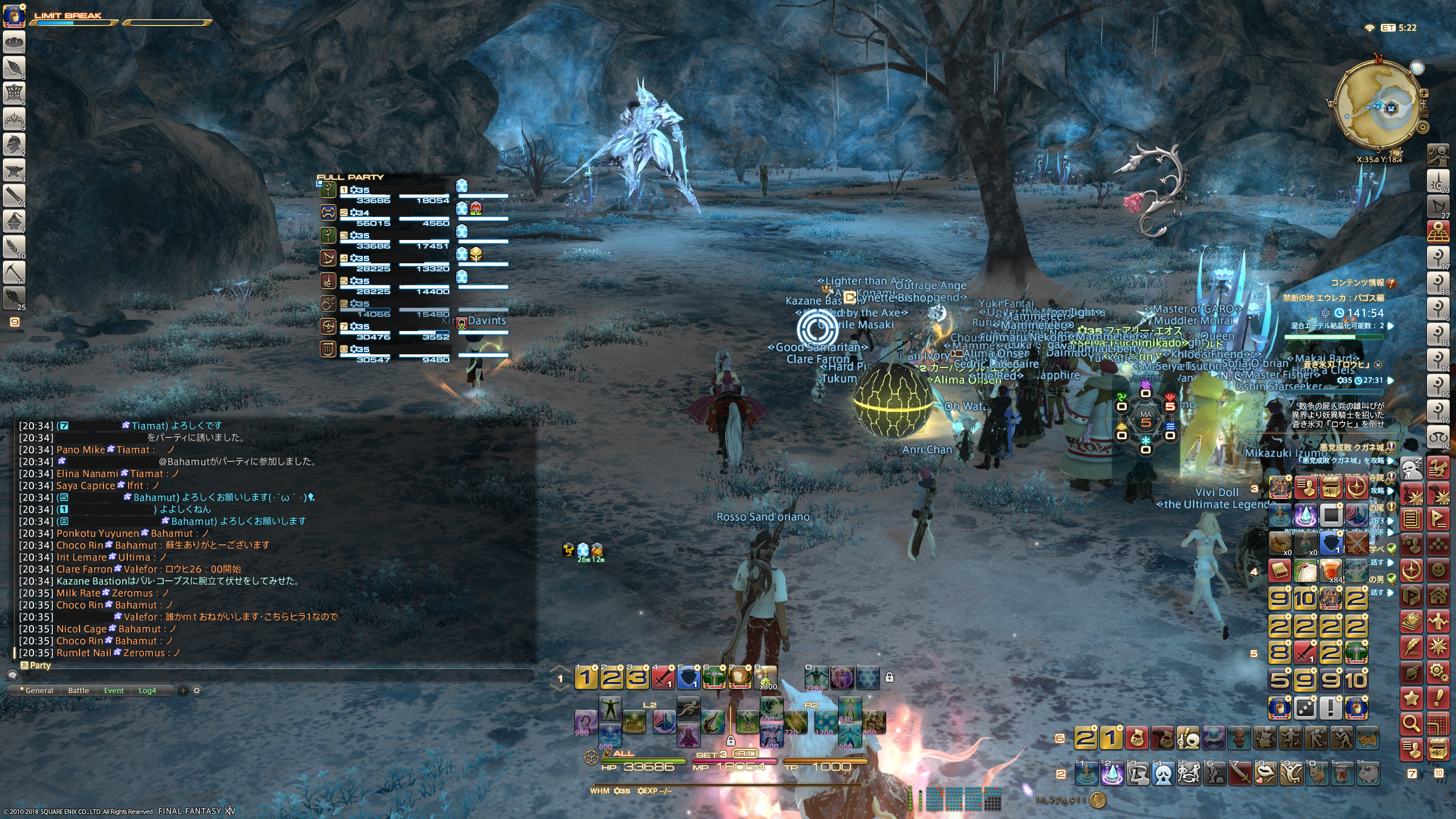
Task: Use the x300 potion item
Action: point(766,677)
